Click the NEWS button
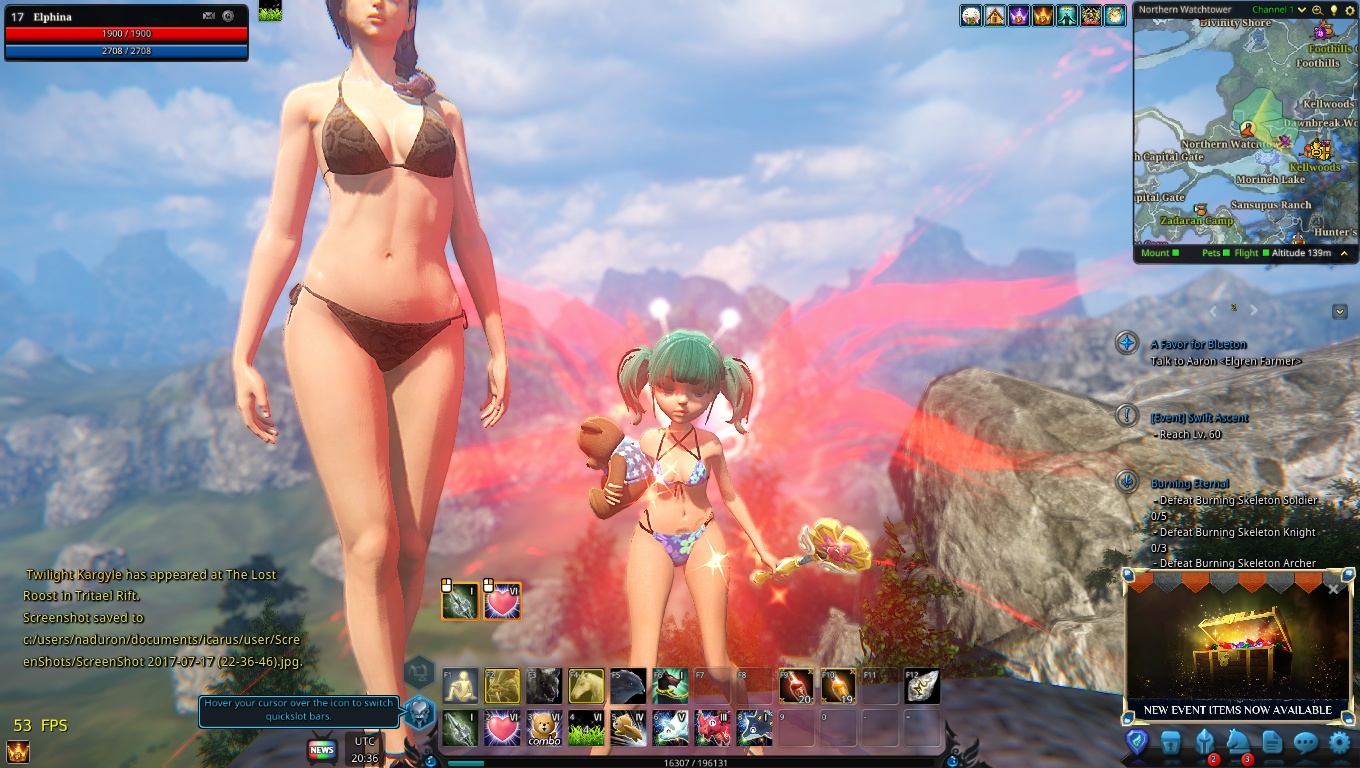This screenshot has height=768, width=1360. (322, 750)
